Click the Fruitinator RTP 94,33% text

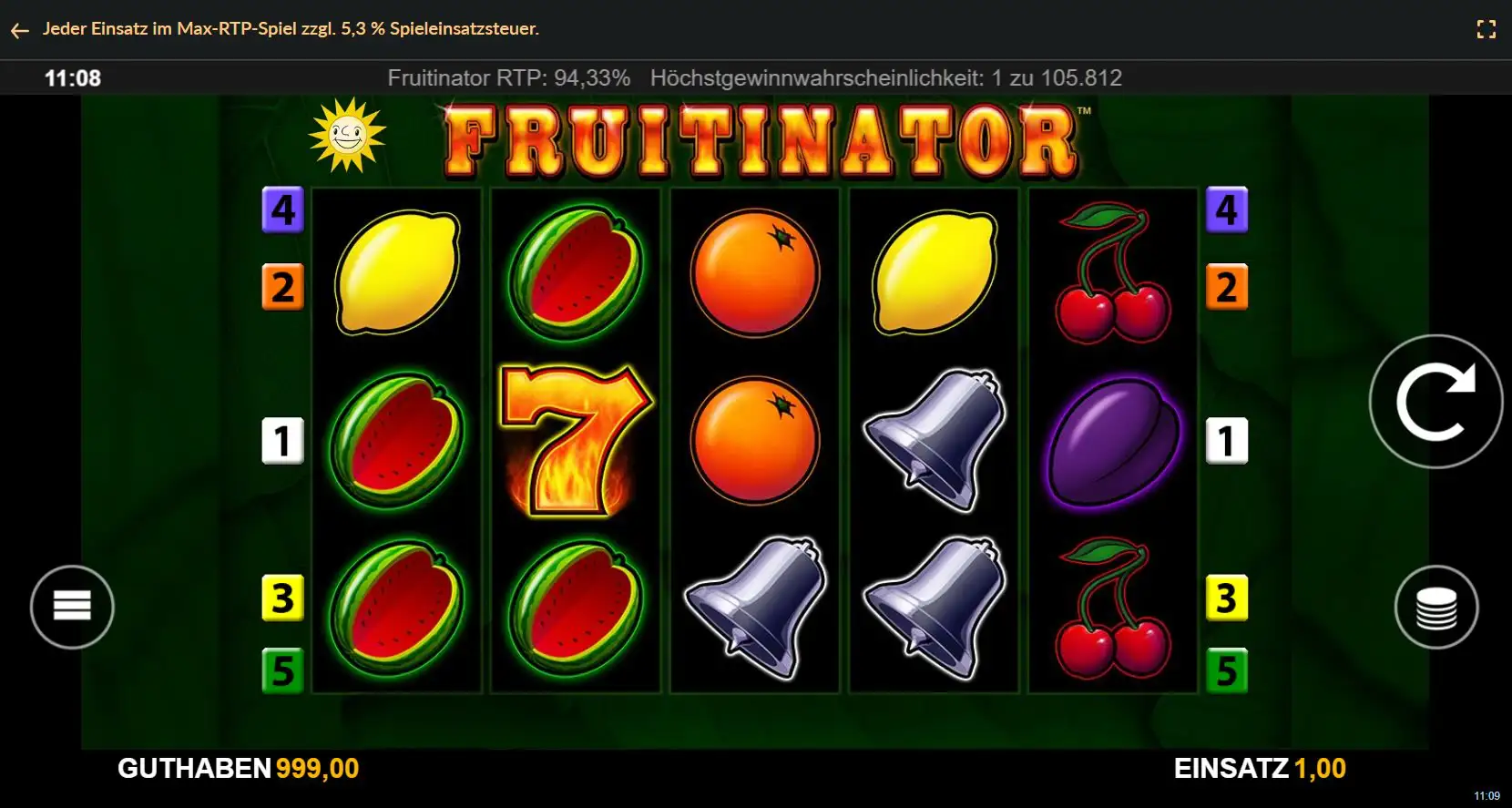[509, 77]
